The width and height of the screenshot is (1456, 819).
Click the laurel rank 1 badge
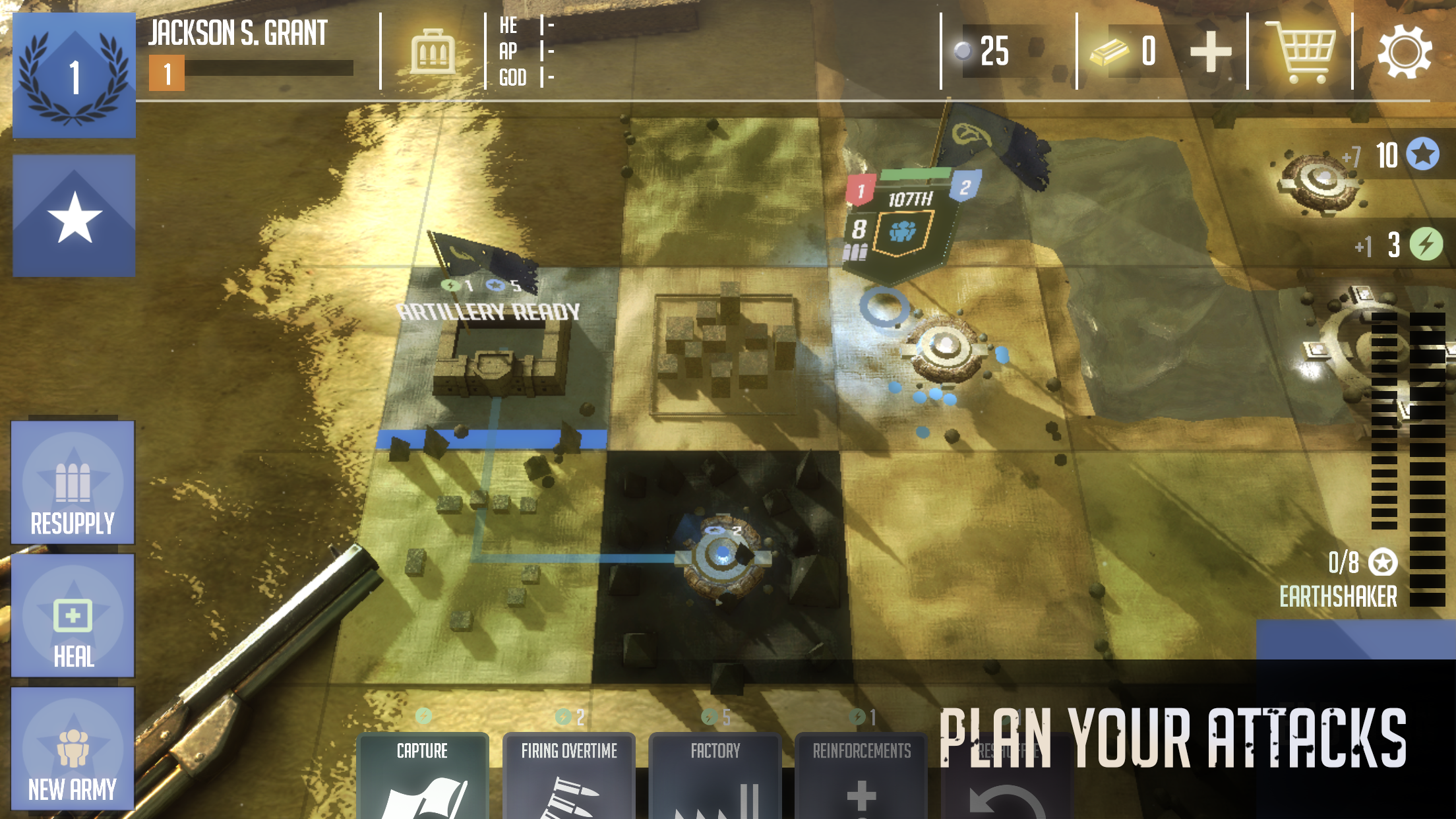coord(74,75)
